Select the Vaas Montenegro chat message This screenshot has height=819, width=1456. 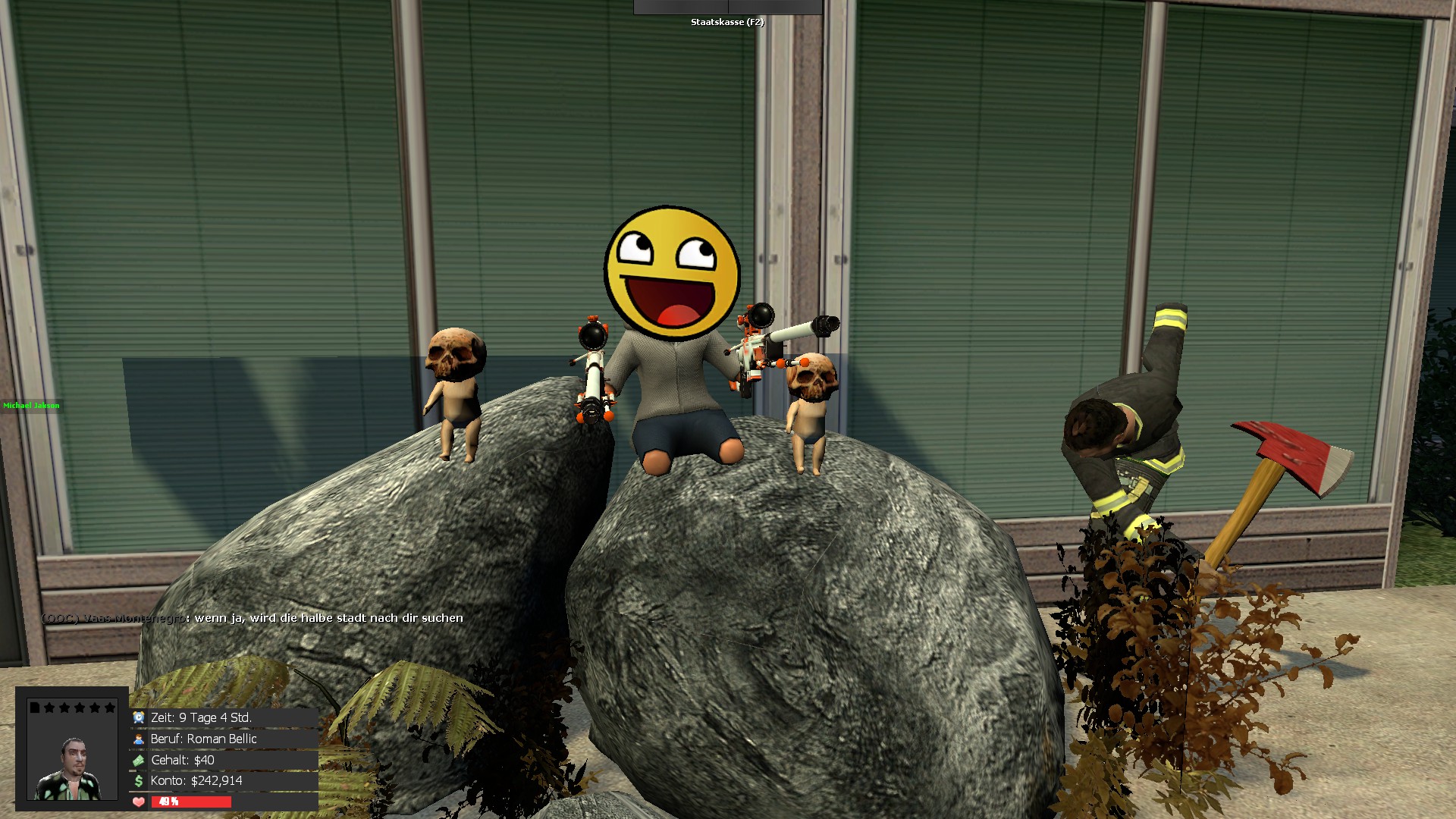253,618
